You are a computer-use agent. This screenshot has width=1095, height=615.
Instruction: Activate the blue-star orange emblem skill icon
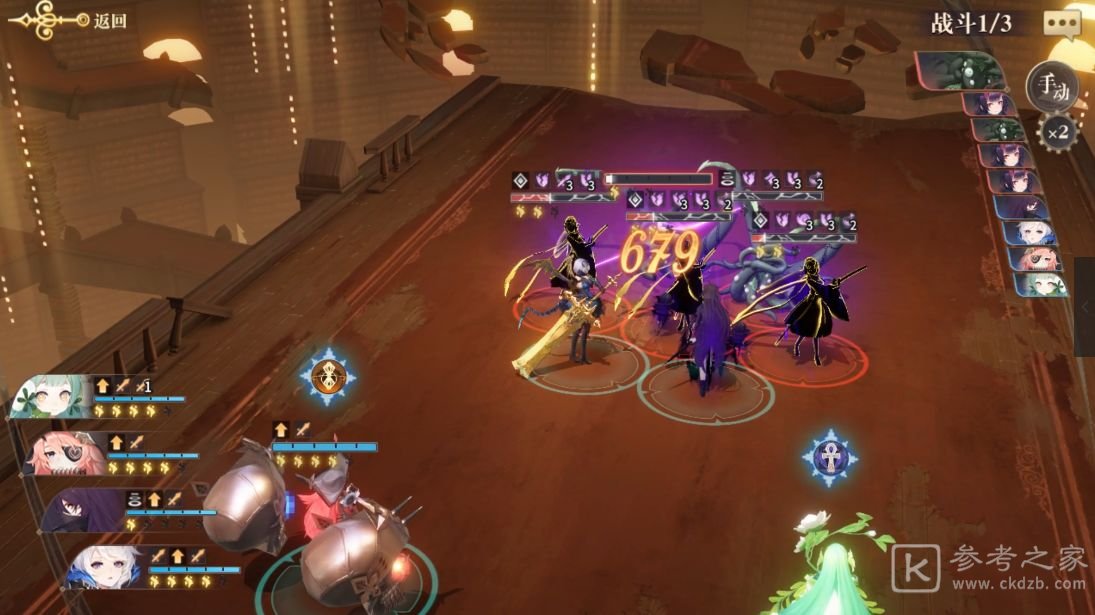pos(325,376)
